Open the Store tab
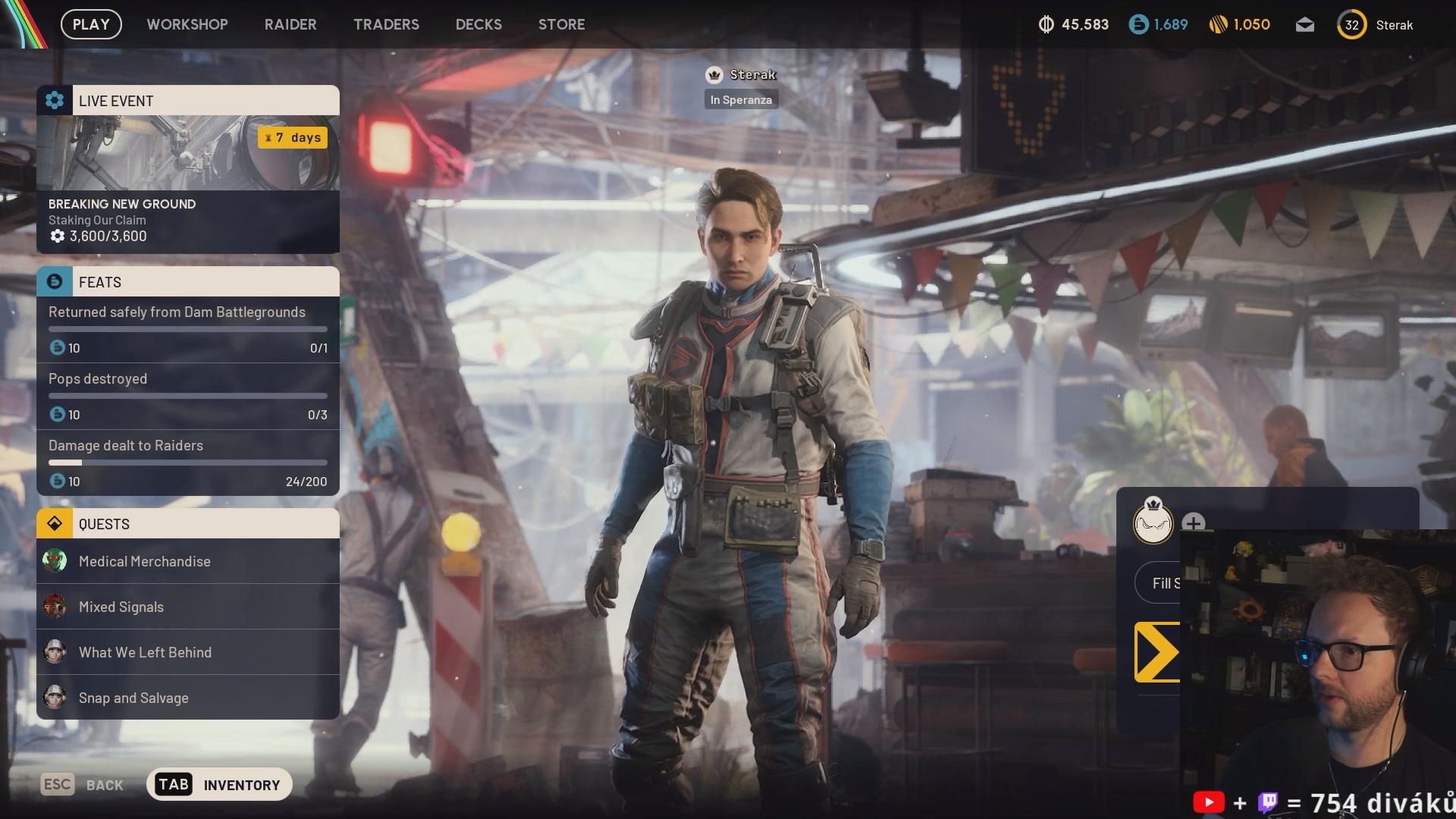This screenshot has width=1456, height=819. (561, 24)
